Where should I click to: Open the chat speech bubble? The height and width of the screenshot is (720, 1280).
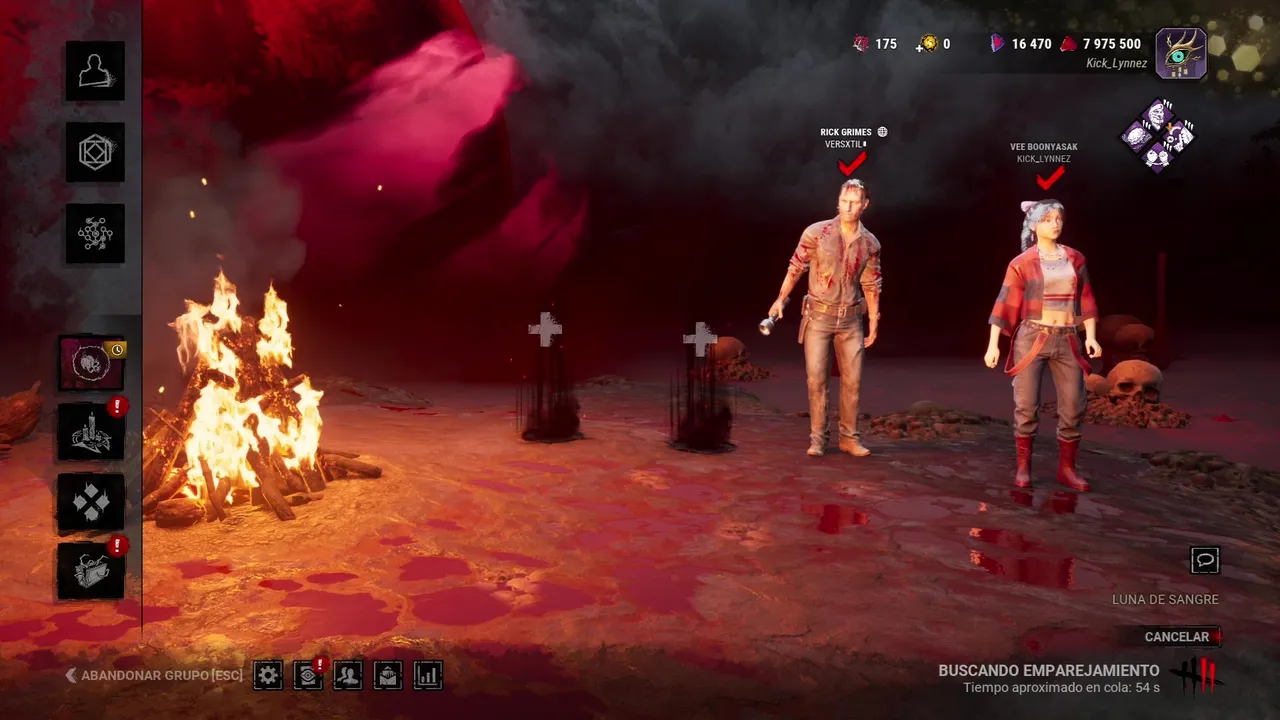(1205, 560)
